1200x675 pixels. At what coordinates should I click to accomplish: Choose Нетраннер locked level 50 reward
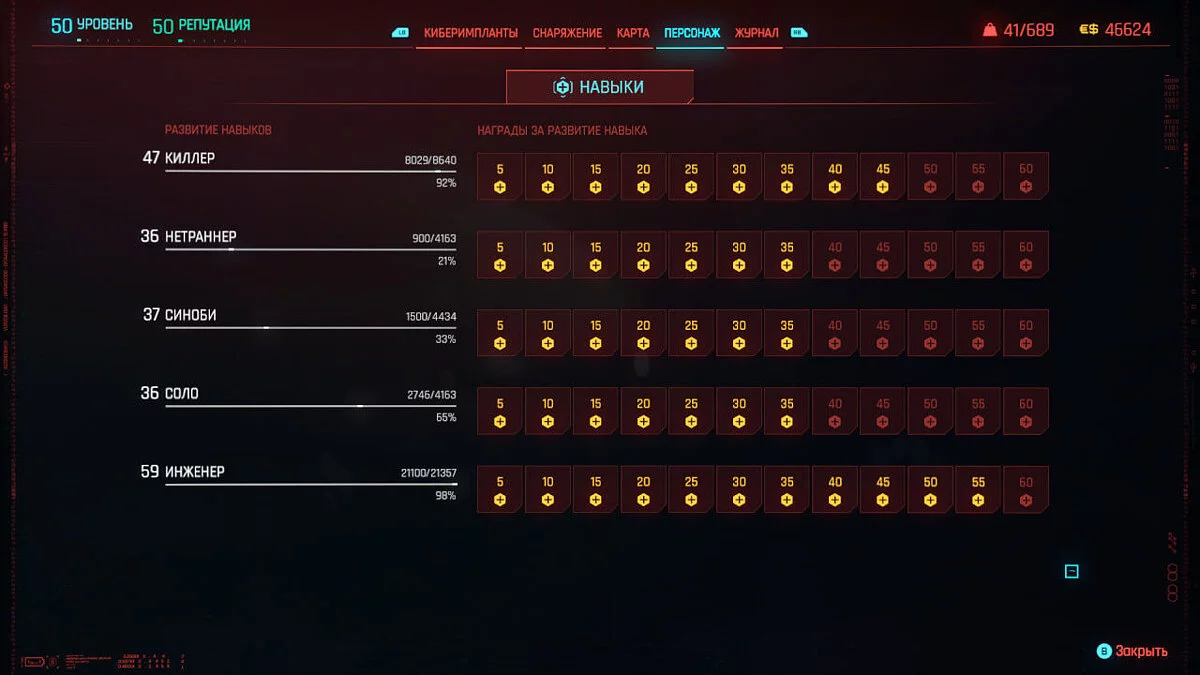click(x=930, y=255)
